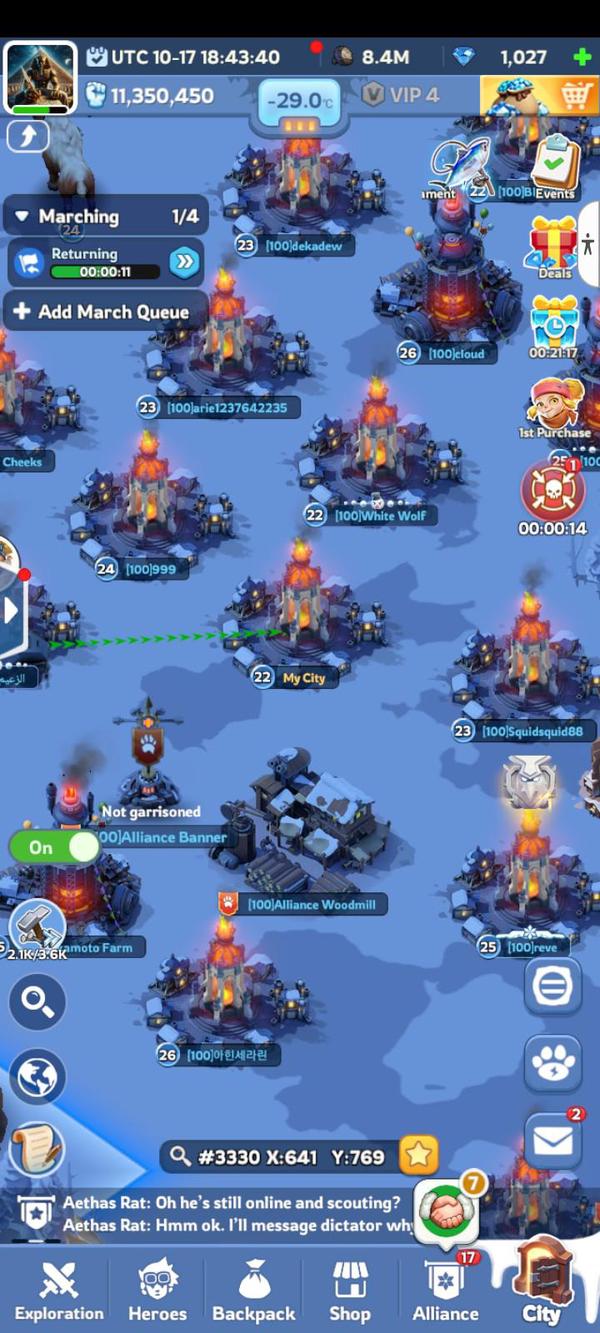This screenshot has width=600, height=1333.
Task: Bookmark coordinates with the star button
Action: [x=418, y=1156]
